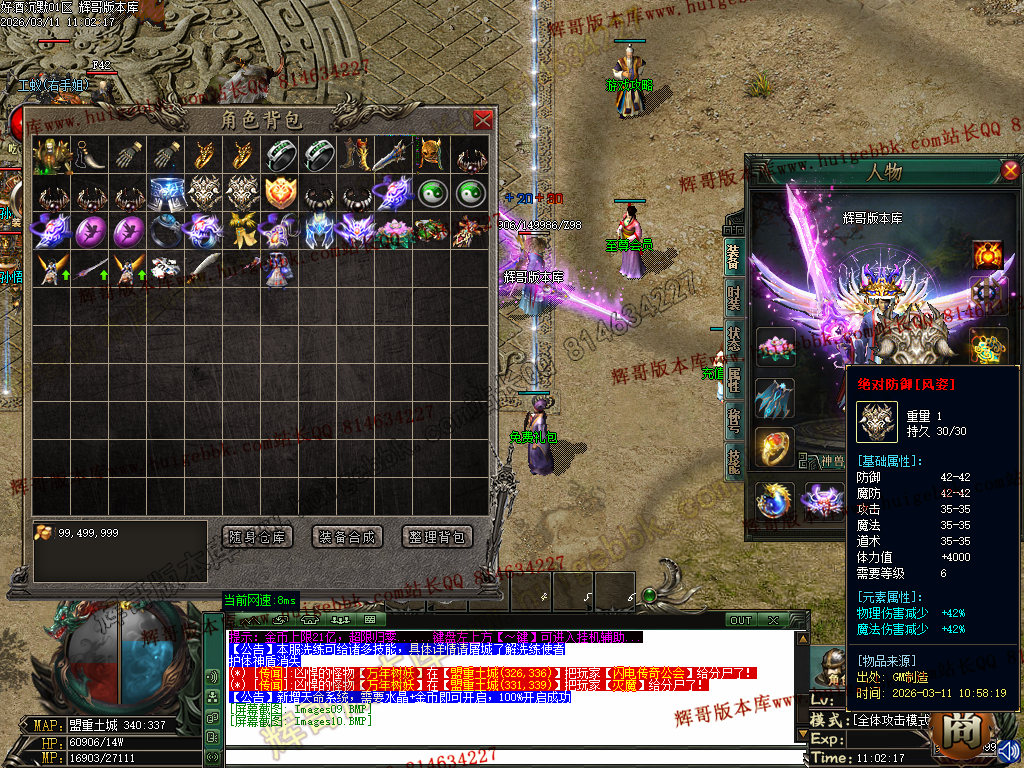Toggle the sound speaker icon
This screenshot has width=1024, height=768.
pos(1008,750)
